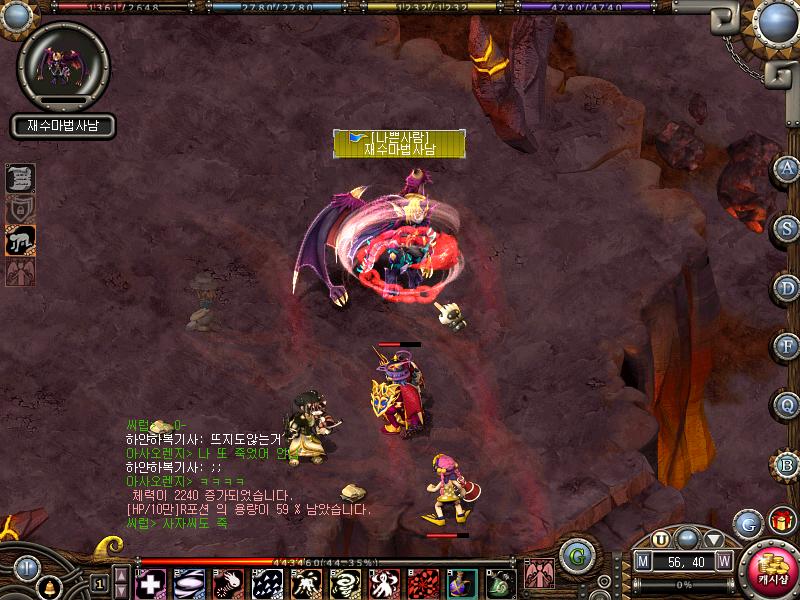The image size is (800, 600).
Task: Click the round A menu button
Action: [788, 168]
